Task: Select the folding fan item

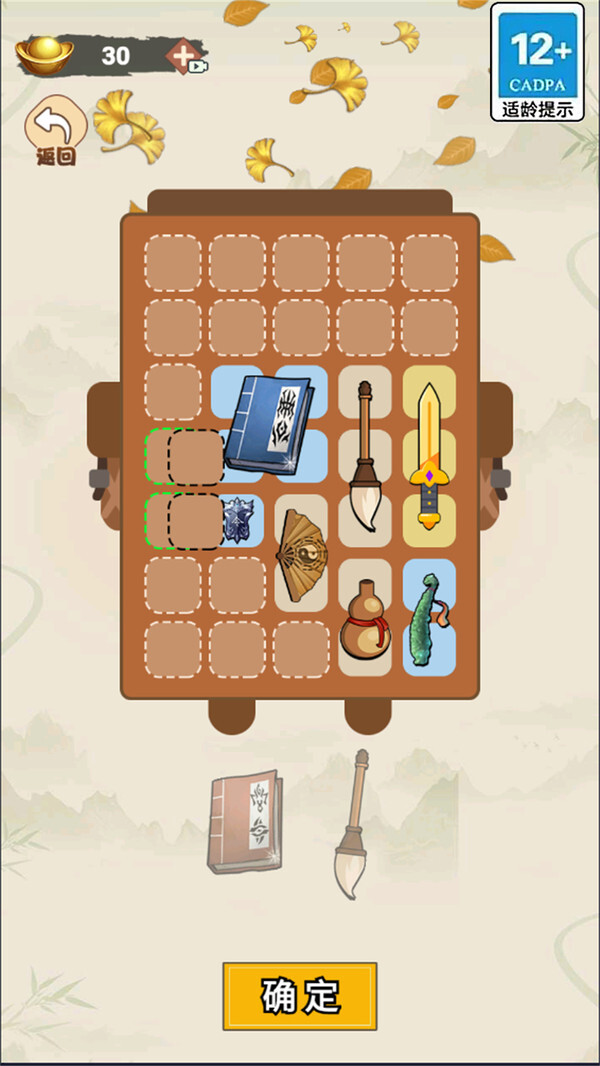Action: point(300,554)
